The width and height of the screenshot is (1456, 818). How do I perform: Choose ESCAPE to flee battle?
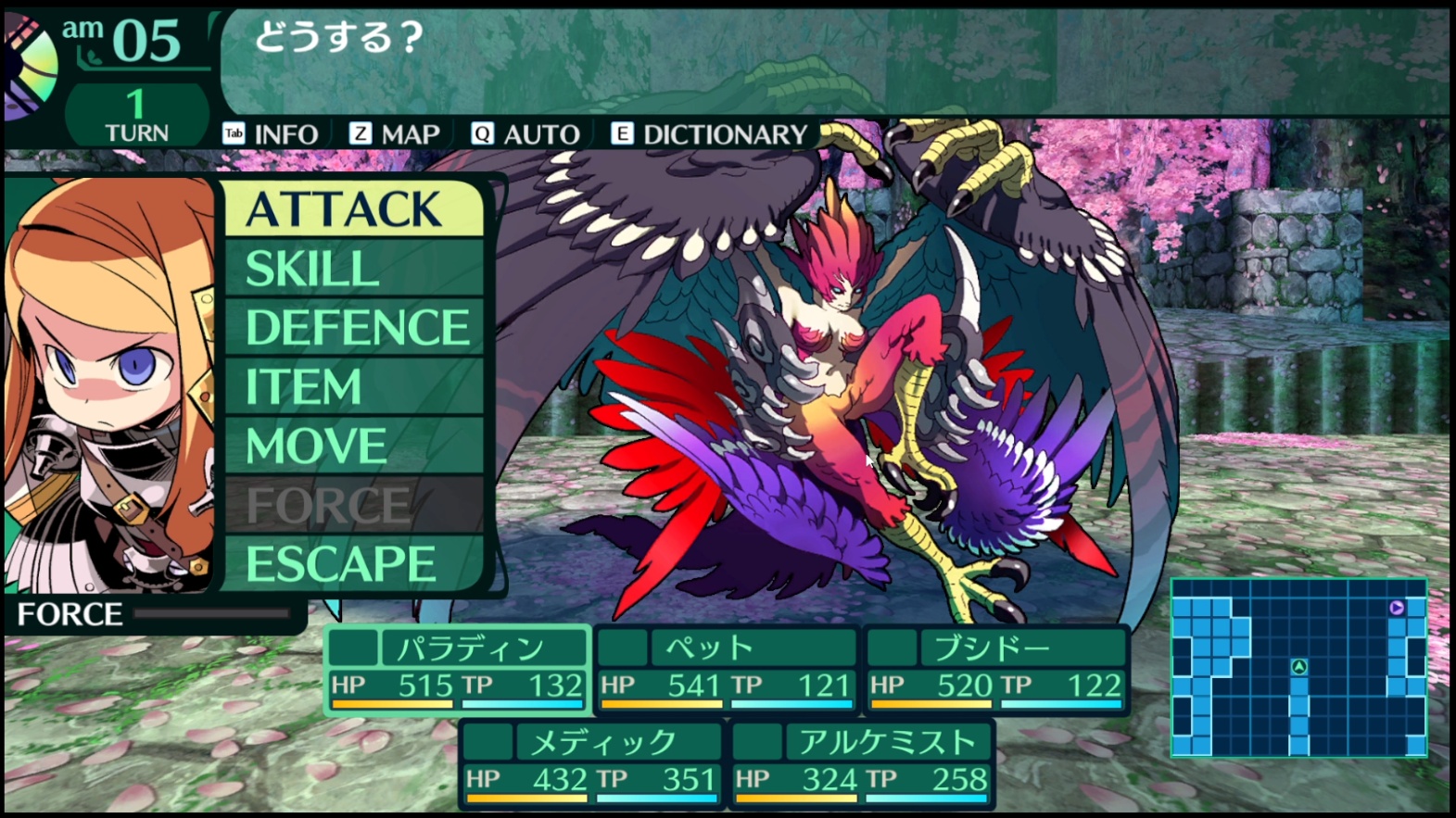point(353,564)
